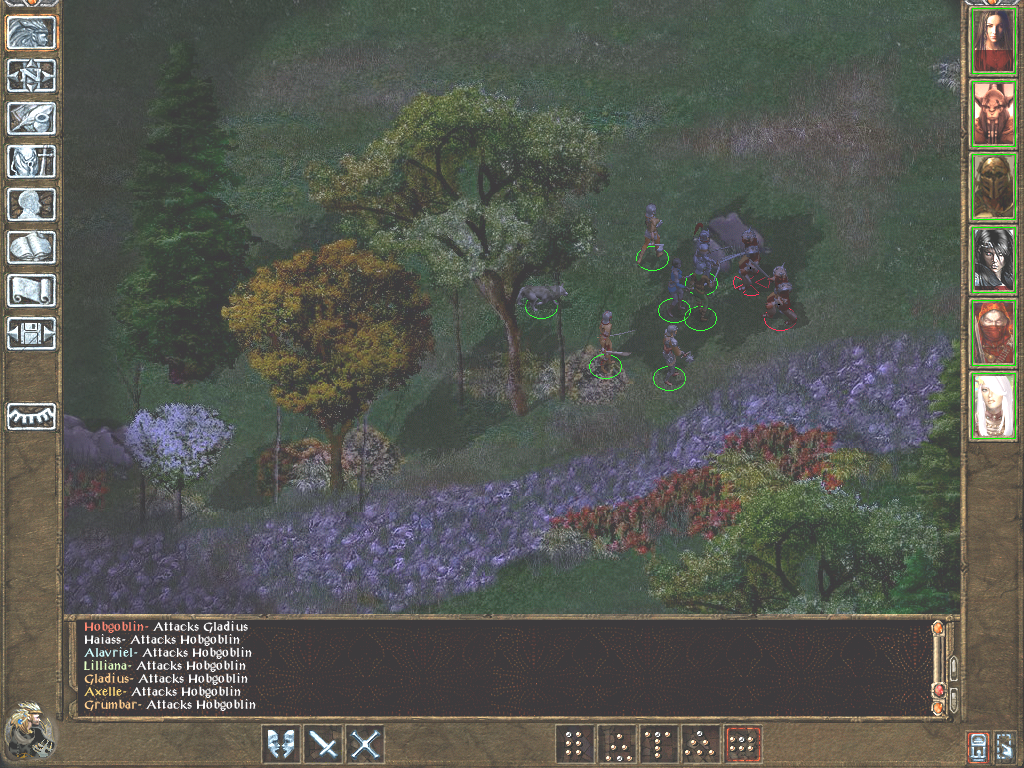Open the area map compass button

[x=31, y=75]
